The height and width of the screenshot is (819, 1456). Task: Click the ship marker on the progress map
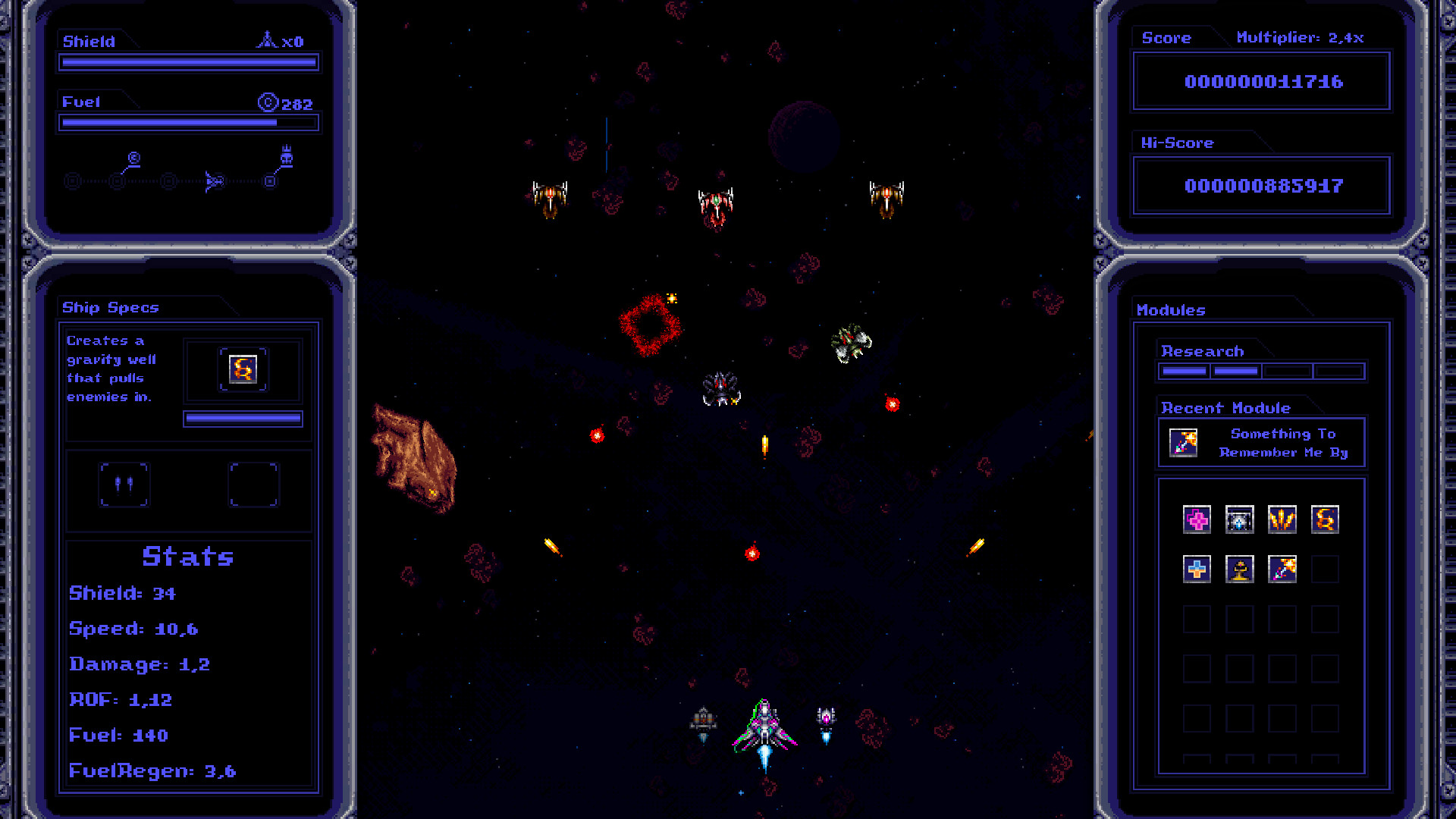click(x=215, y=180)
